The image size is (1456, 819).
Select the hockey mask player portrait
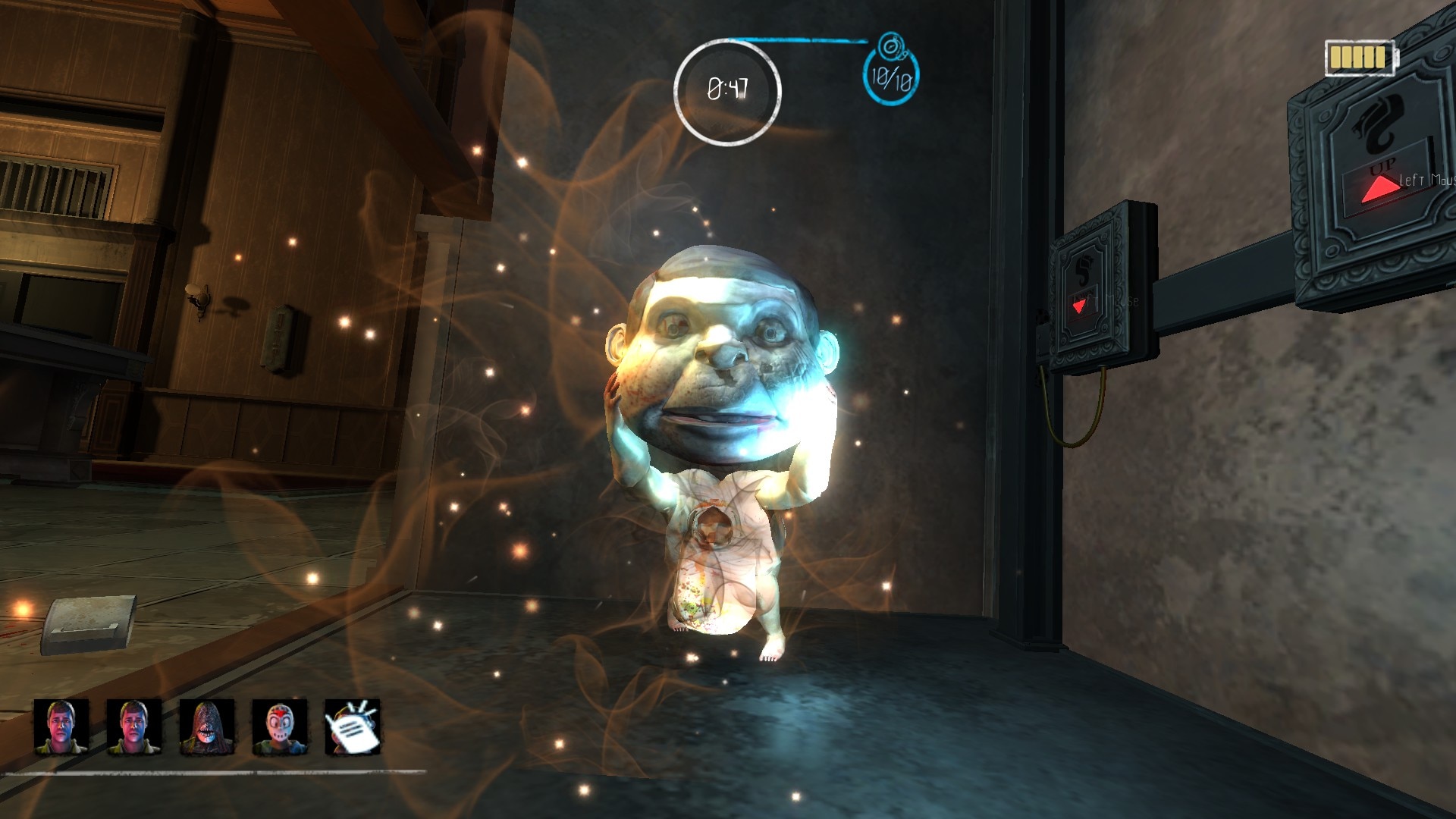[278, 727]
